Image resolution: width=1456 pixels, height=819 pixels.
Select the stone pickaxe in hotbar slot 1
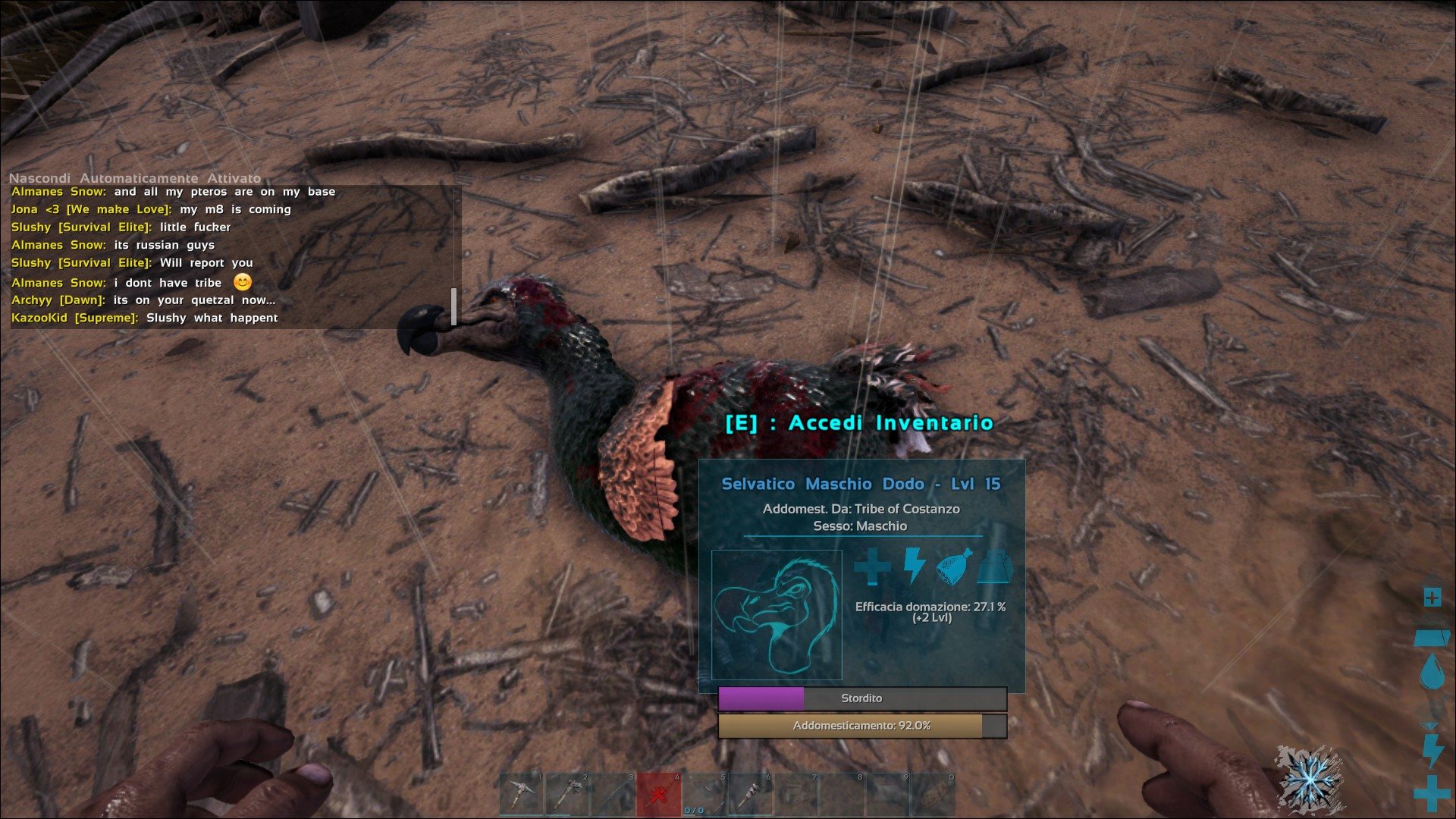522,794
